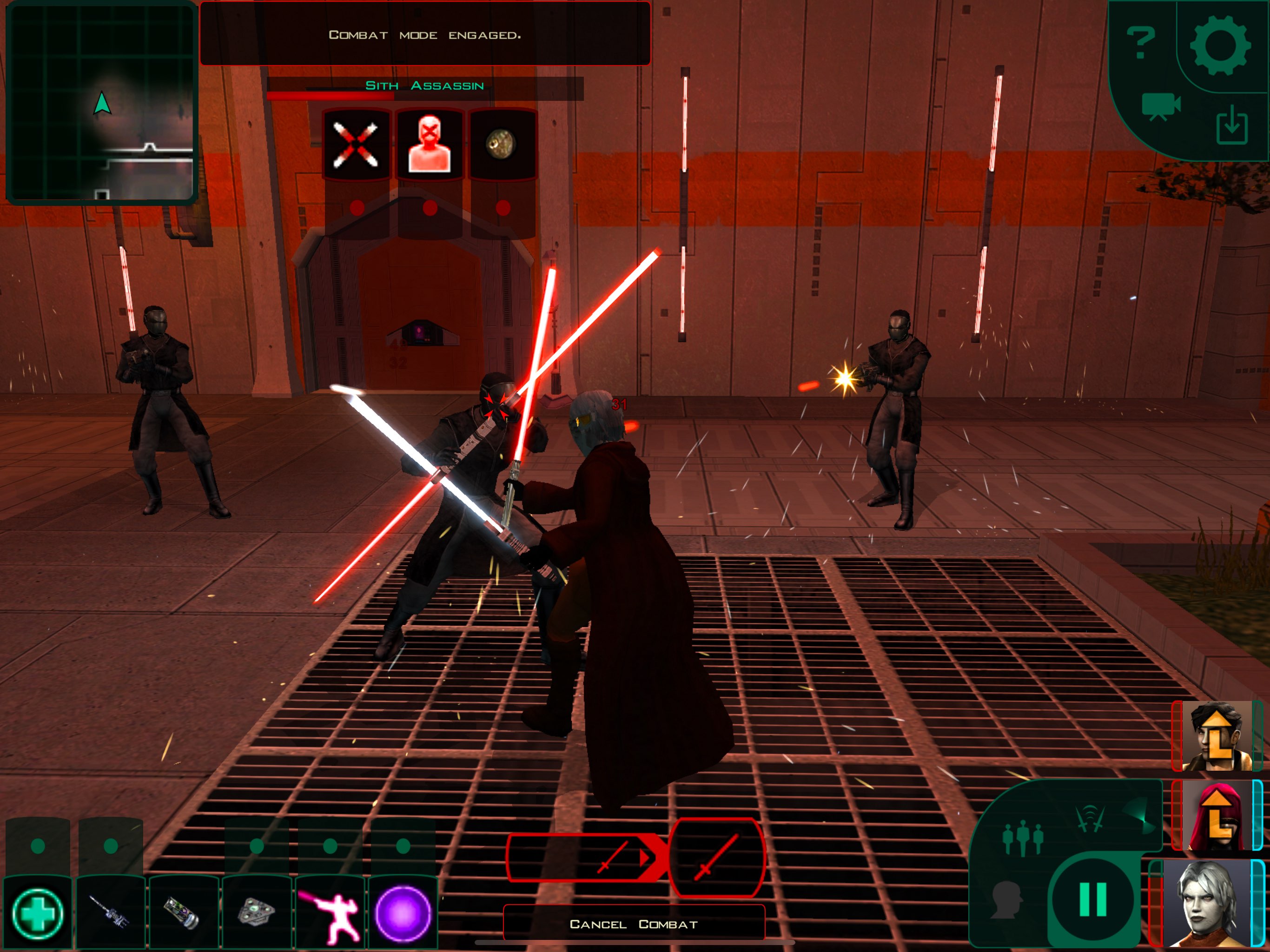Open the question mark help icon
1270x952 pixels.
1140,43
